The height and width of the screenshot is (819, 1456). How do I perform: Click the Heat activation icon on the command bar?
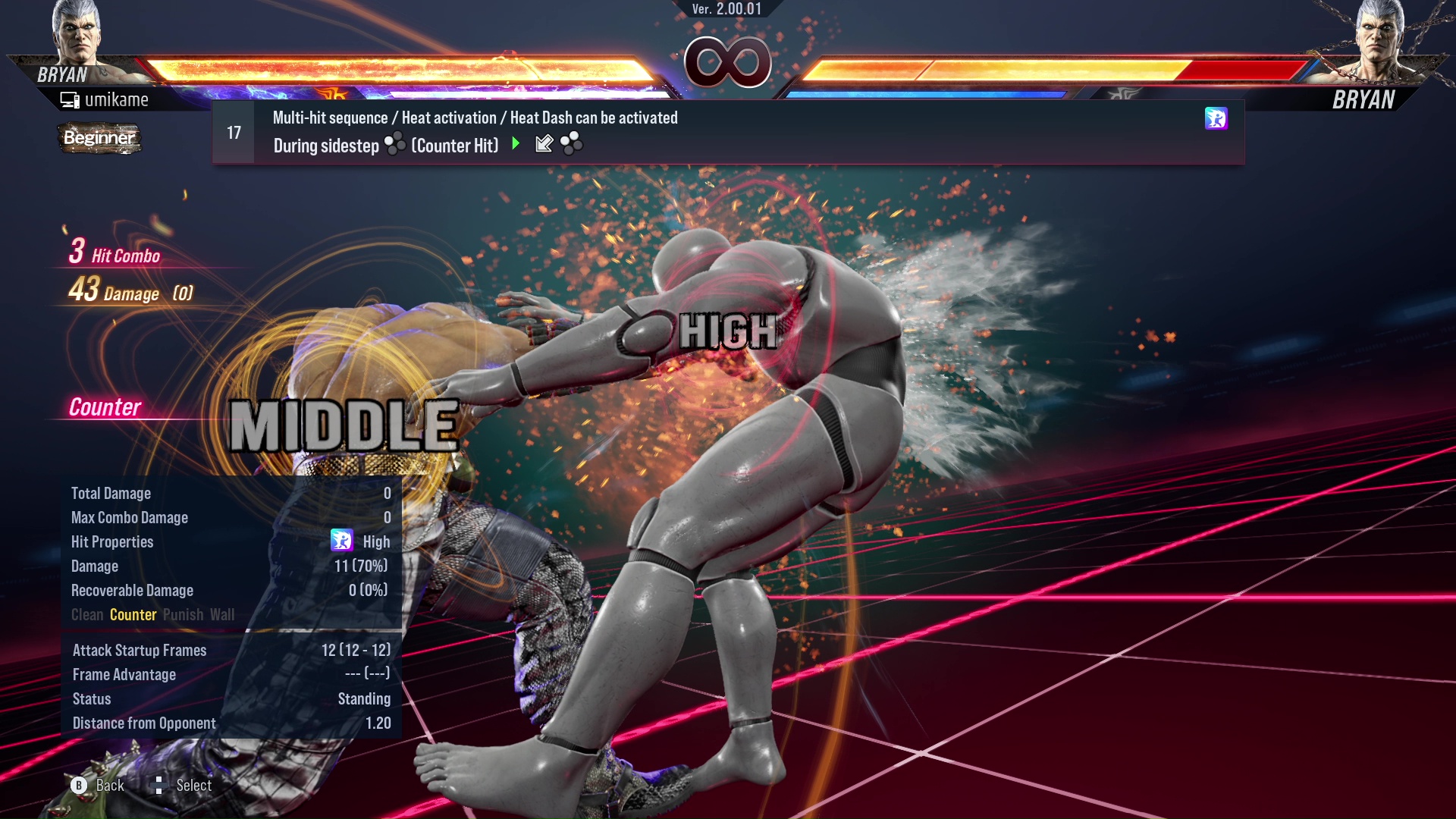coord(1216,119)
